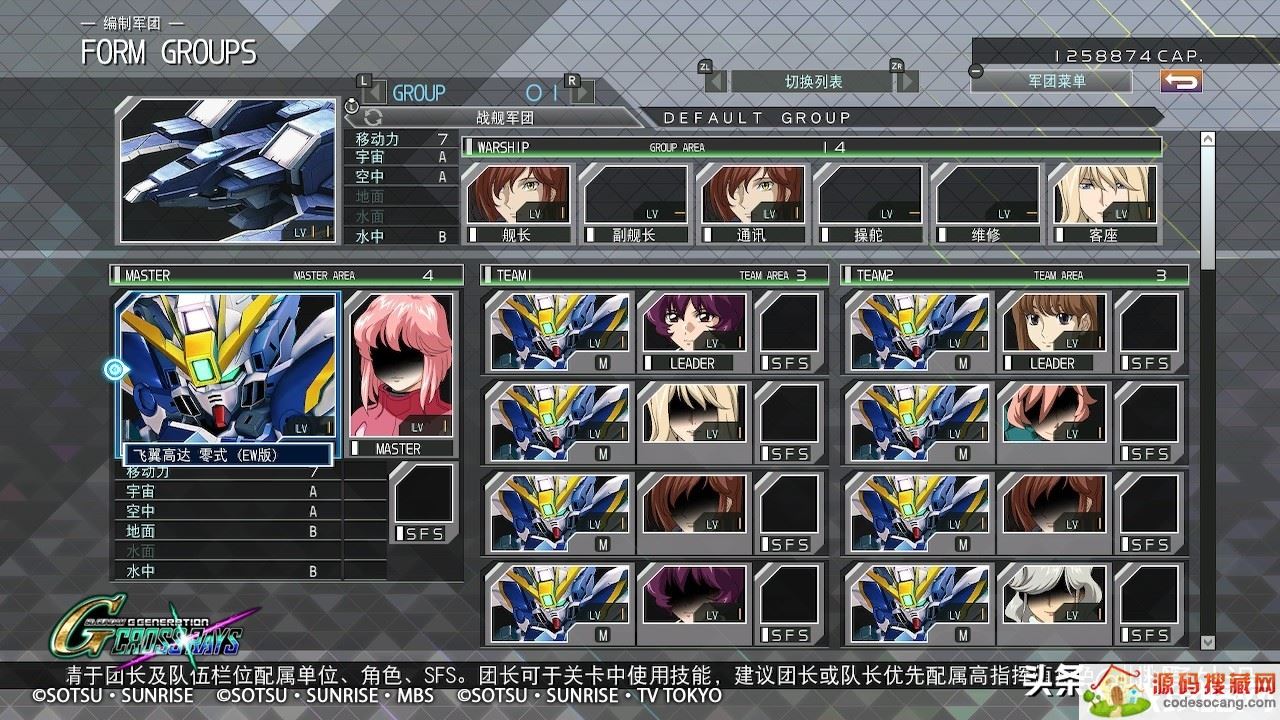
Task: Select the empty 维修 maintenance slot
Action: coord(987,204)
